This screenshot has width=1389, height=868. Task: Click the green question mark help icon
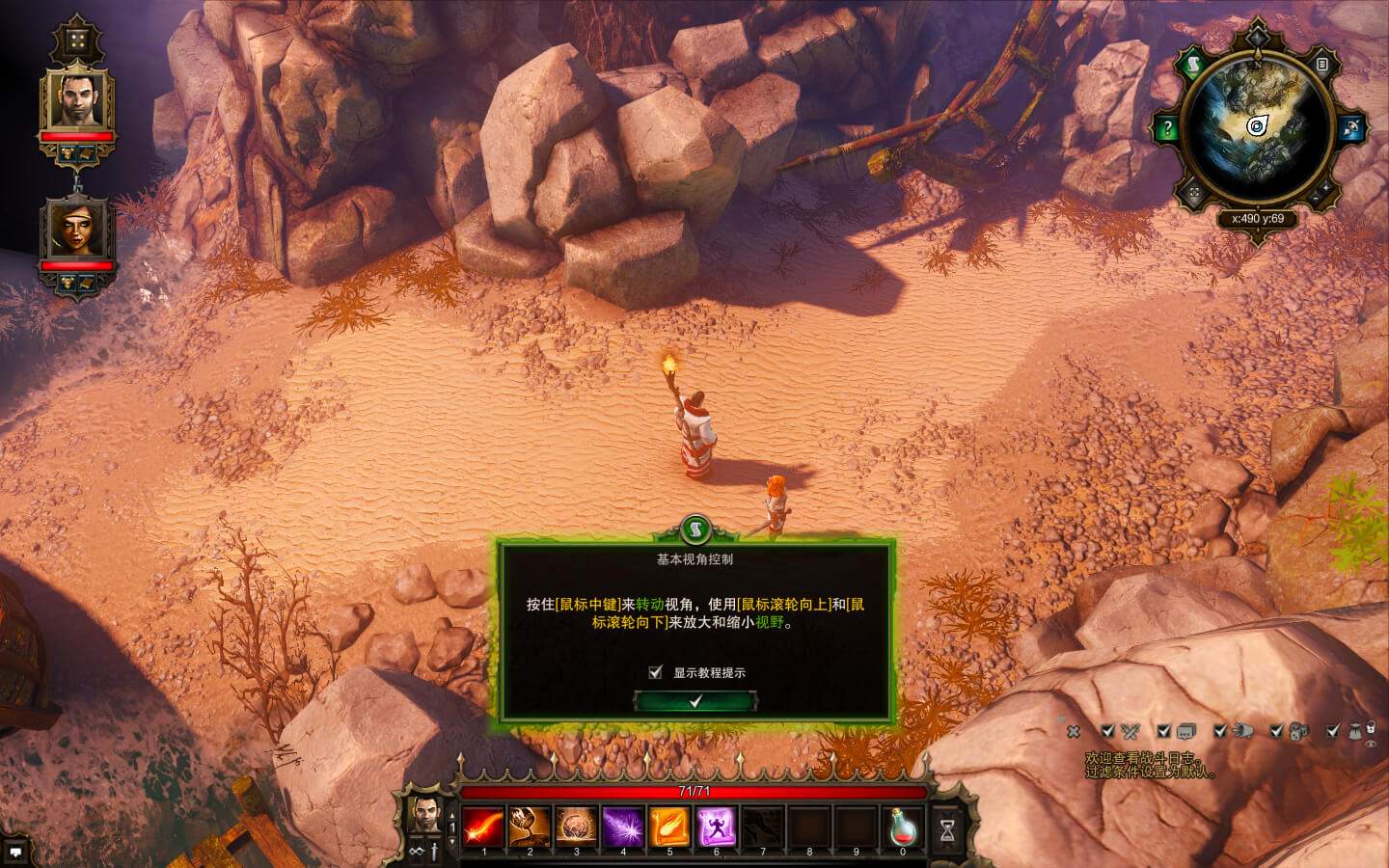pos(1168,126)
